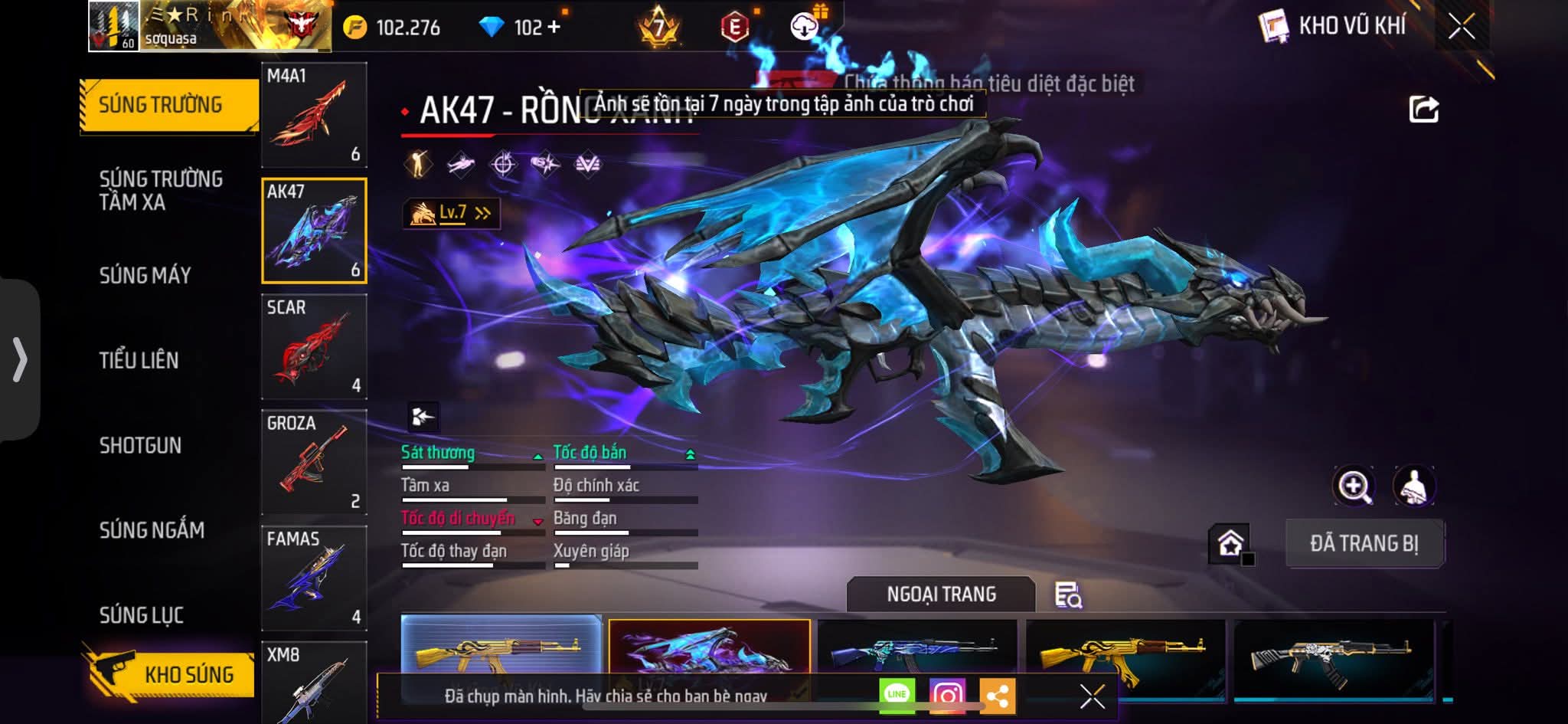Open the Lv.7 skin upgrade button
The height and width of the screenshot is (724, 1568).
coord(452,213)
